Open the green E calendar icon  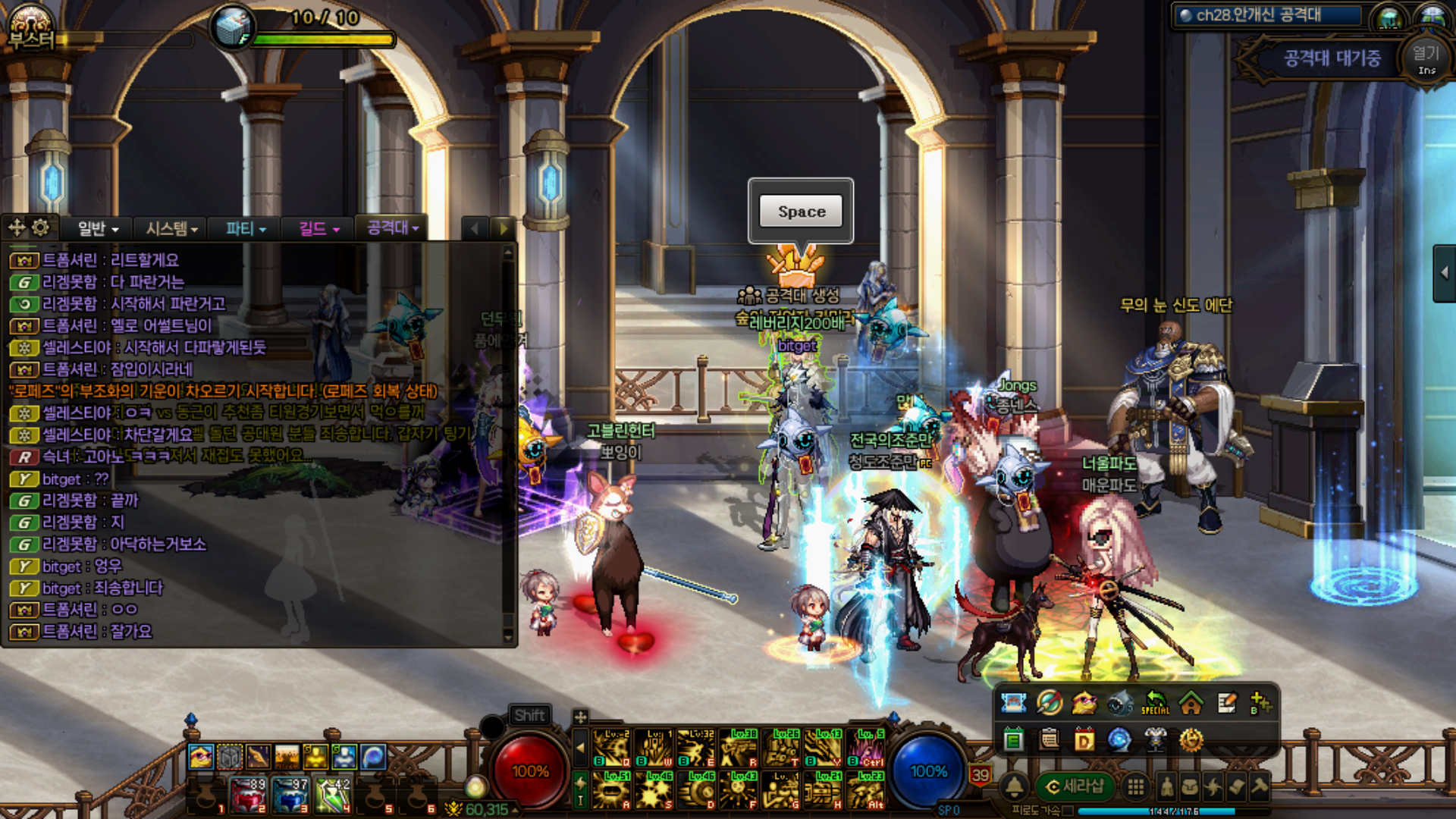(x=1013, y=739)
